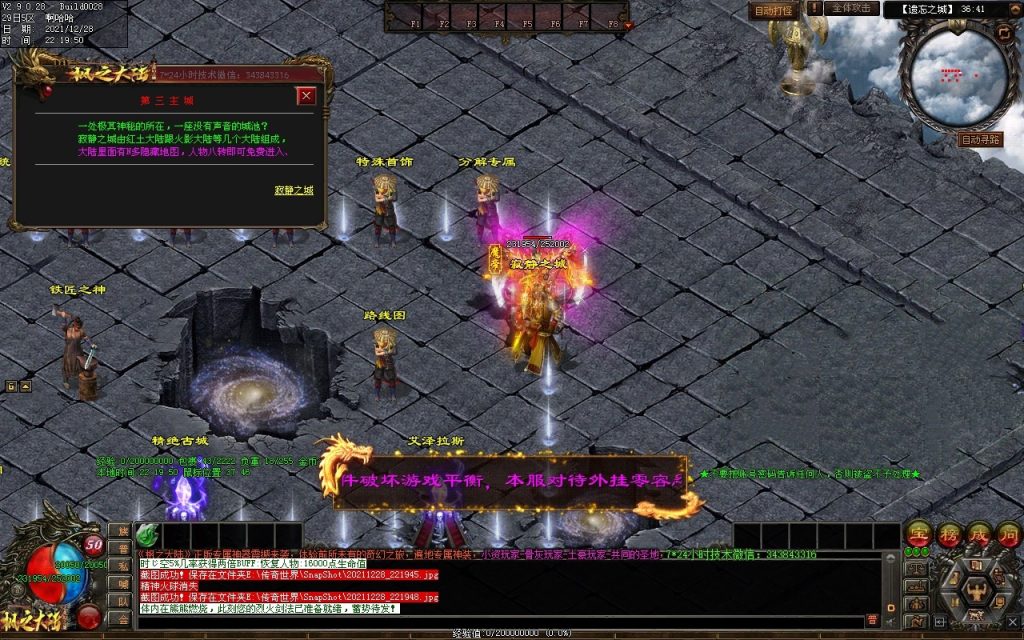The width and height of the screenshot is (1024, 640).
Task: Follow the 寂静之城 link in the dialog
Action: [294, 190]
